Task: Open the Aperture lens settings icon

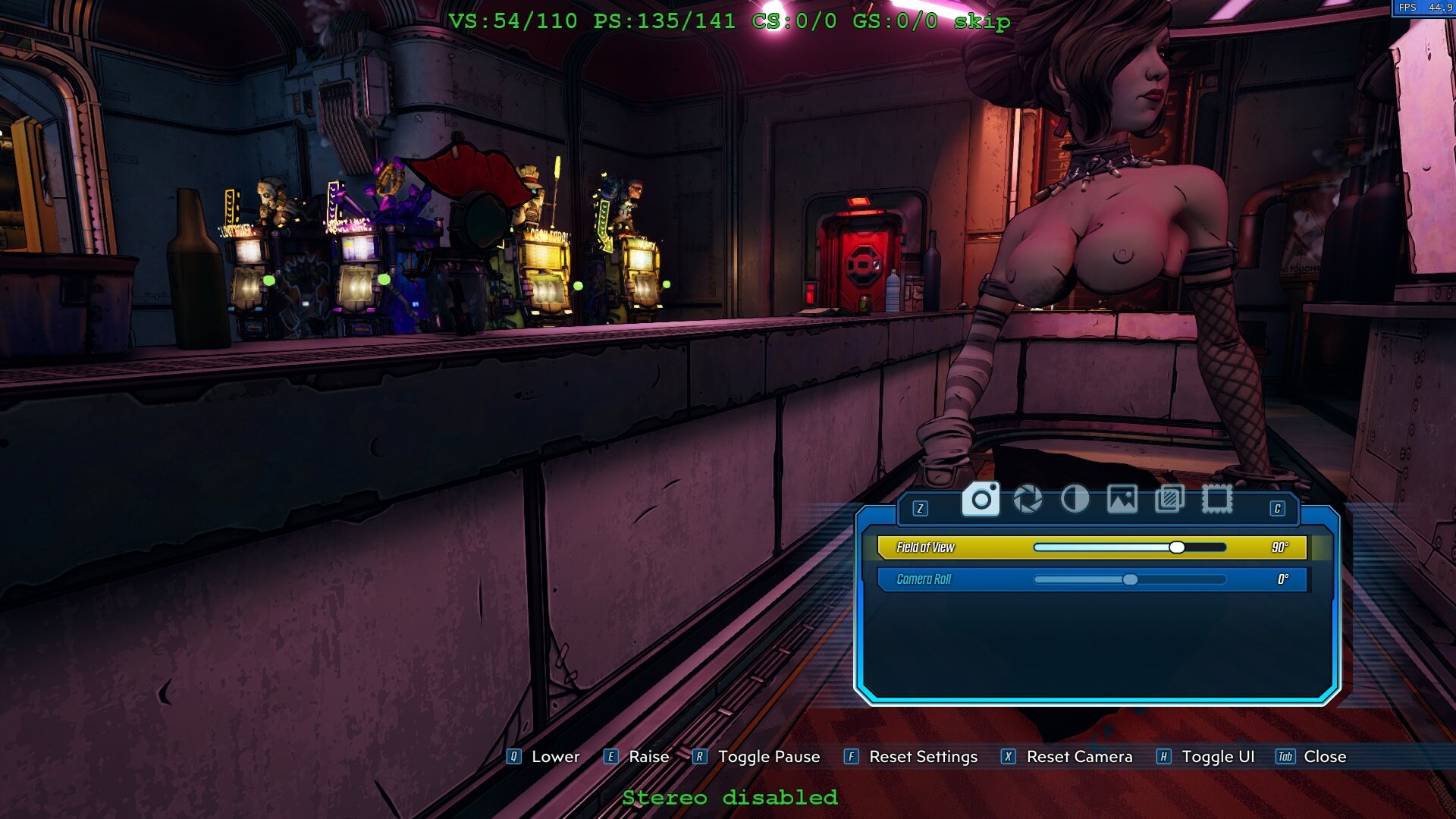Action: click(1028, 500)
